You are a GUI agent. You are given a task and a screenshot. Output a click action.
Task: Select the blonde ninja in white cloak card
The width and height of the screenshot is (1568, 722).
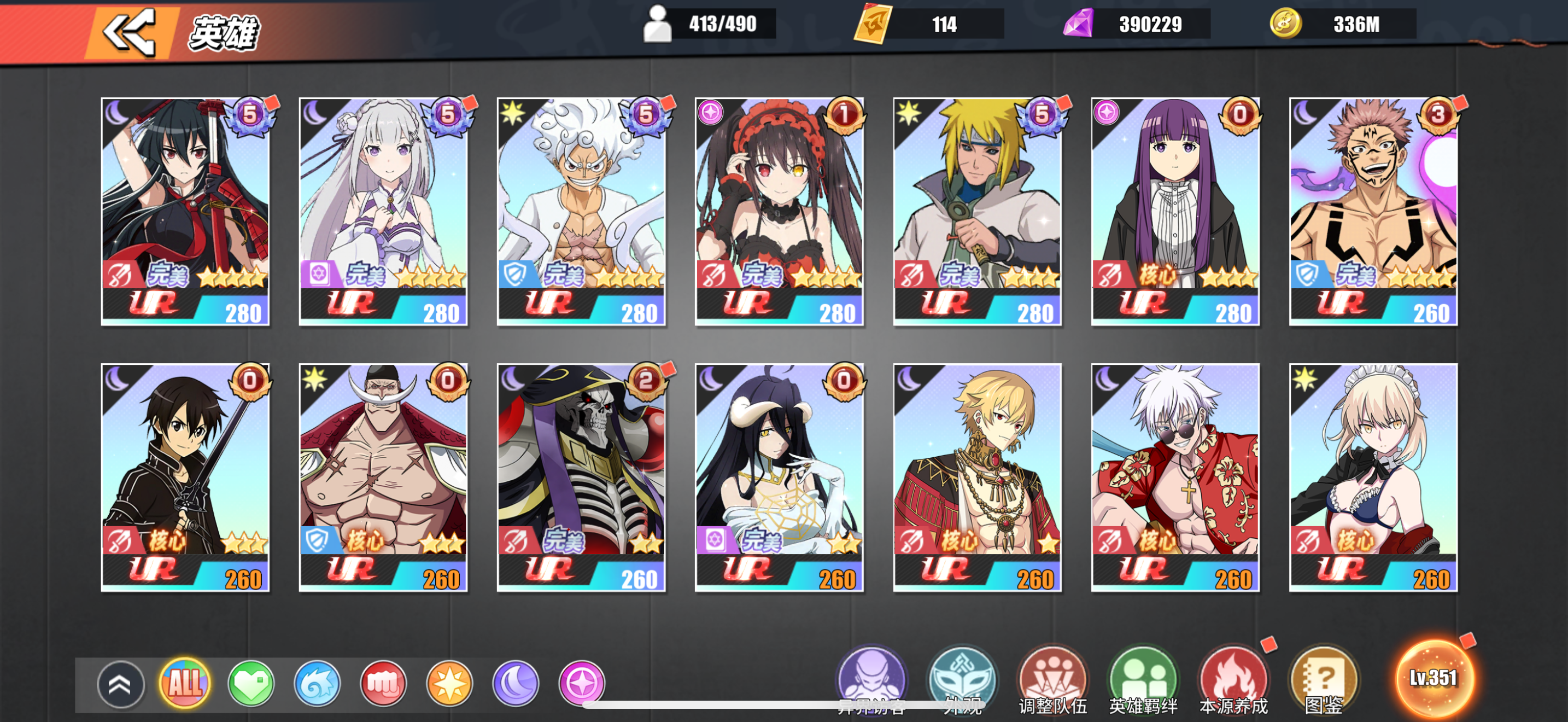[x=978, y=211]
